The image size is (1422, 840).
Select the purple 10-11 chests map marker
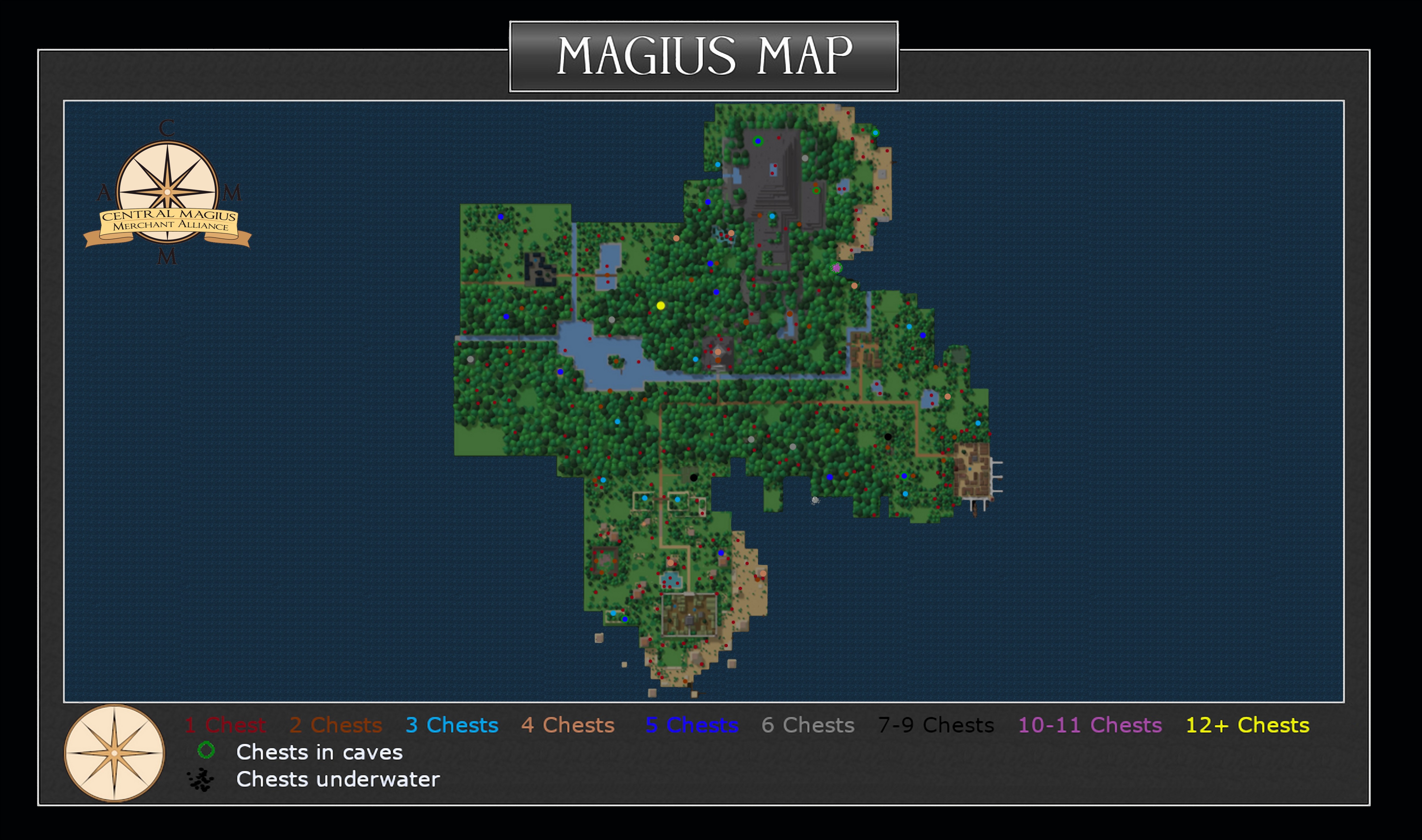tap(836, 268)
